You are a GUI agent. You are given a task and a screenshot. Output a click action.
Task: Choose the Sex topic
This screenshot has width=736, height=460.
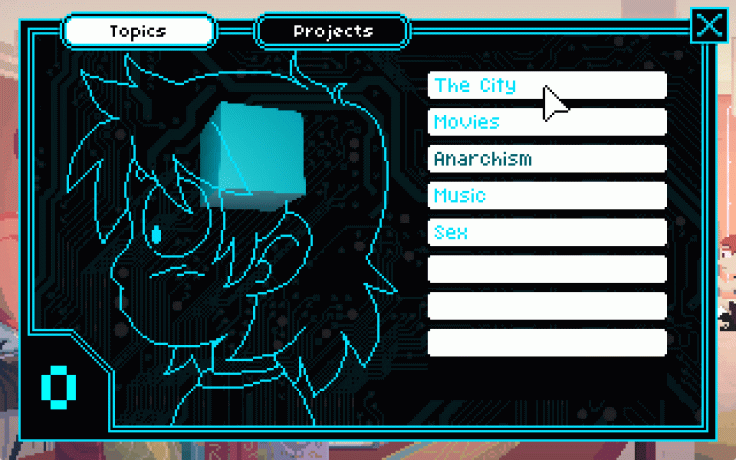pos(547,233)
